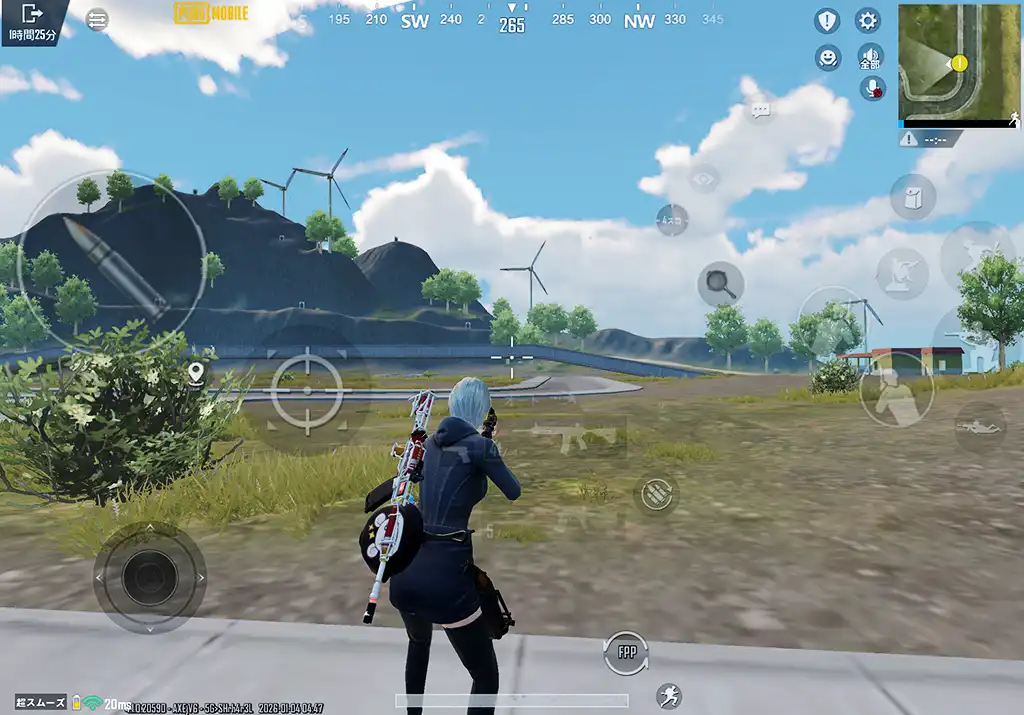Click the shield report icon

point(827,21)
